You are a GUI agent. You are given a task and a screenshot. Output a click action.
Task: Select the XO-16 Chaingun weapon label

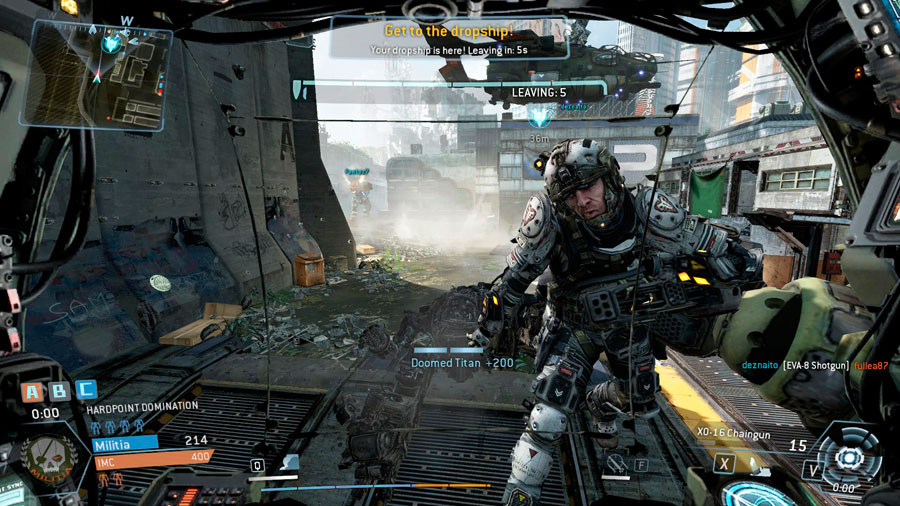coord(735,433)
